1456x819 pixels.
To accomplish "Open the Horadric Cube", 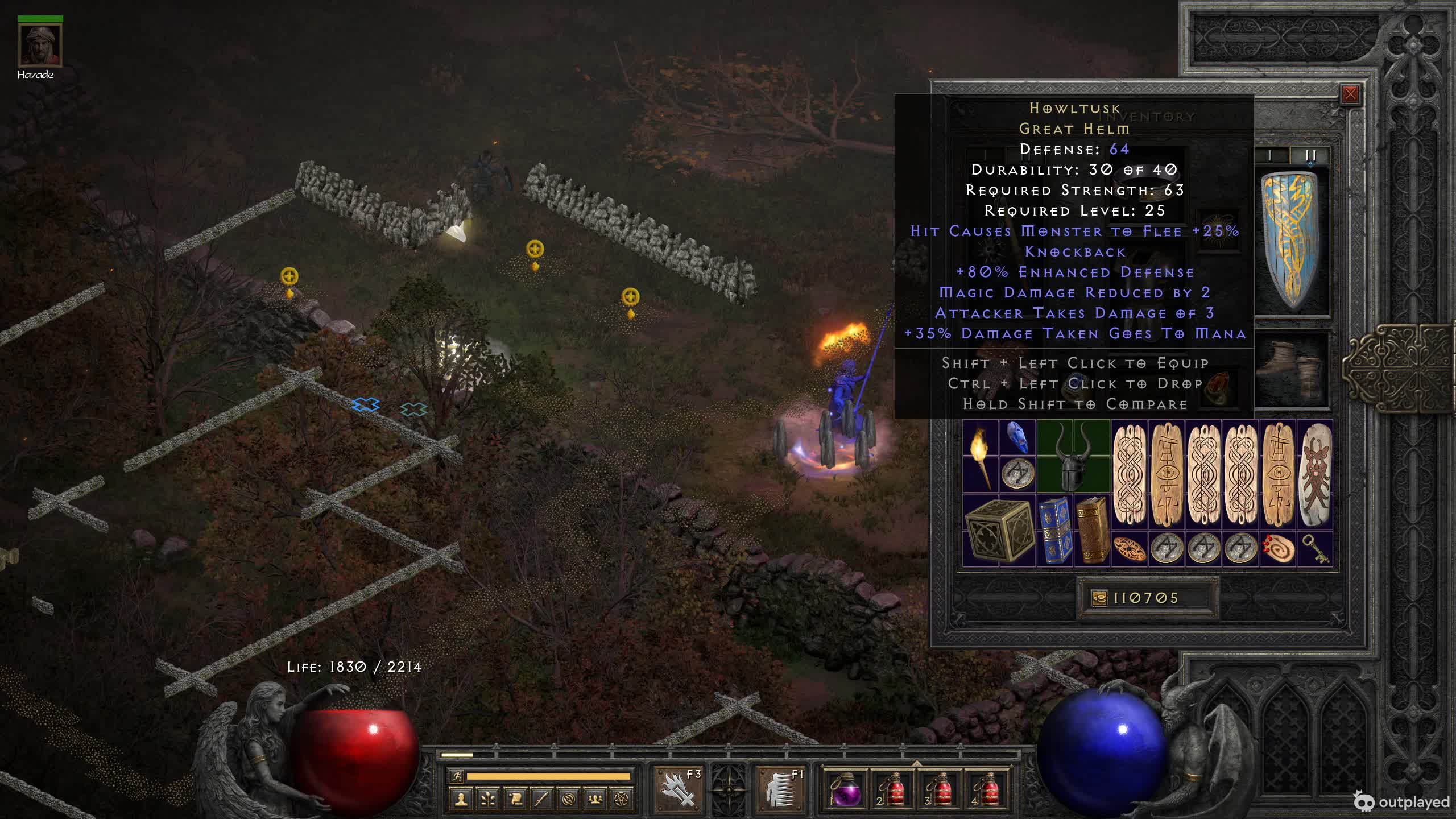I will [999, 530].
